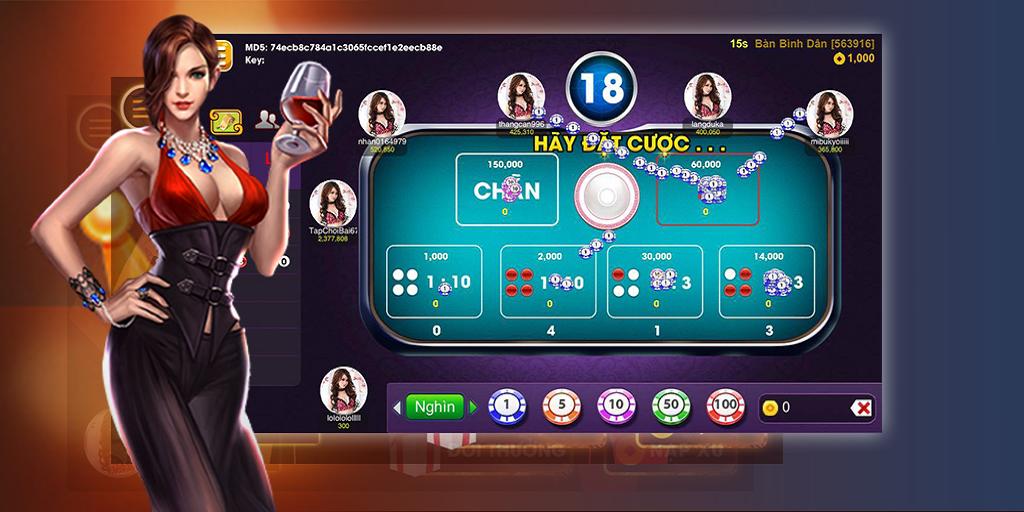Screen dimensions: 1024x512
Task: Bet on the Chẵn area
Action: click(506, 189)
